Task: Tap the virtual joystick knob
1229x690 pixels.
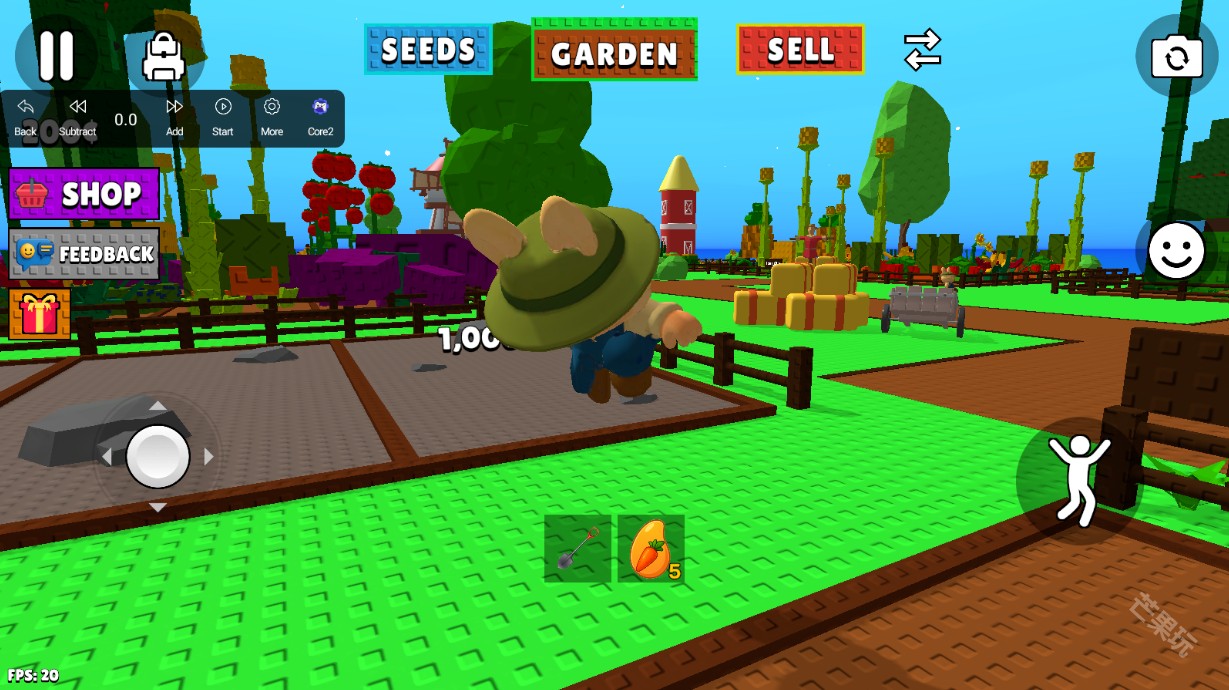Action: (158, 456)
